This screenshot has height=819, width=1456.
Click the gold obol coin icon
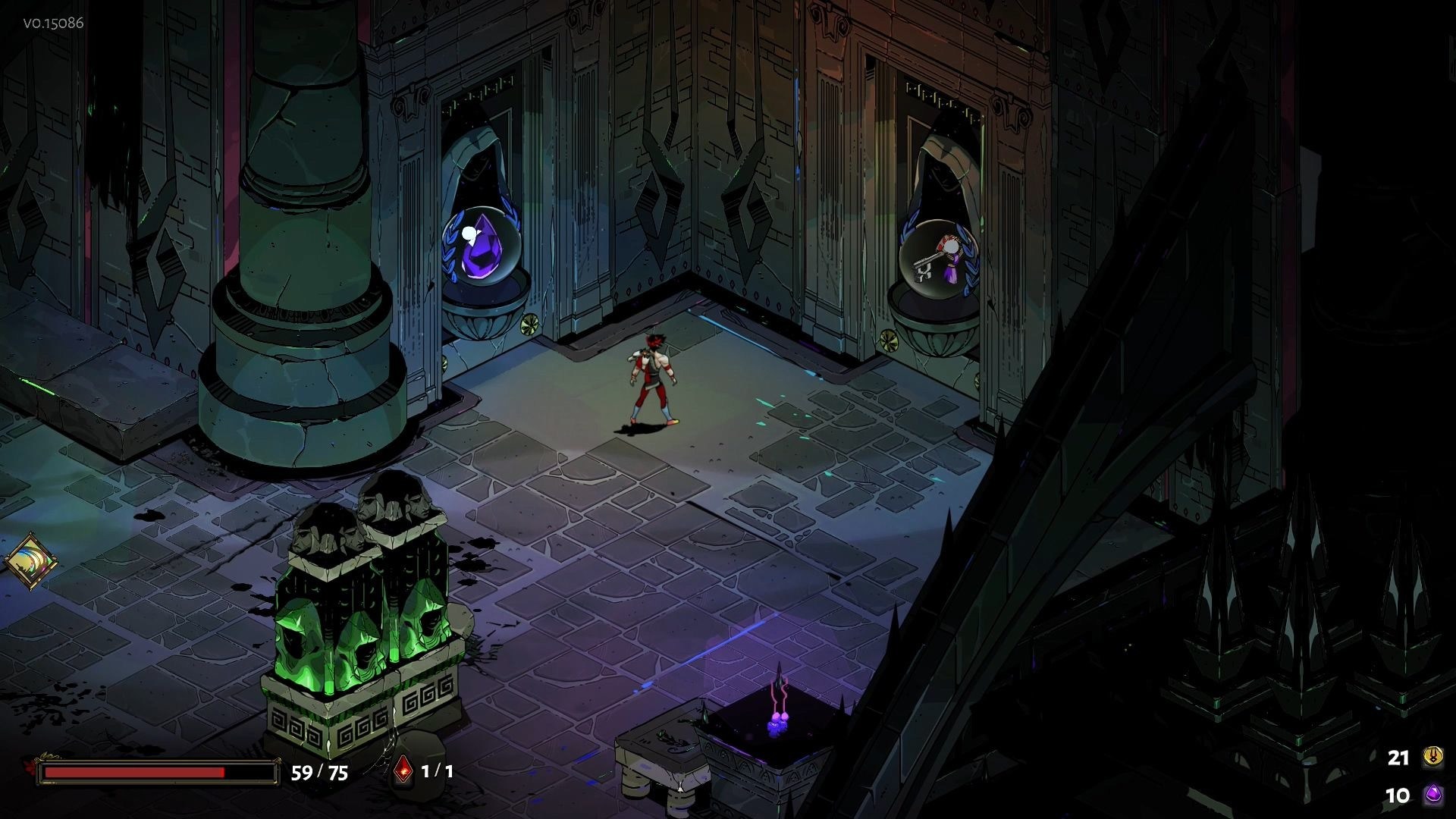tap(1433, 757)
